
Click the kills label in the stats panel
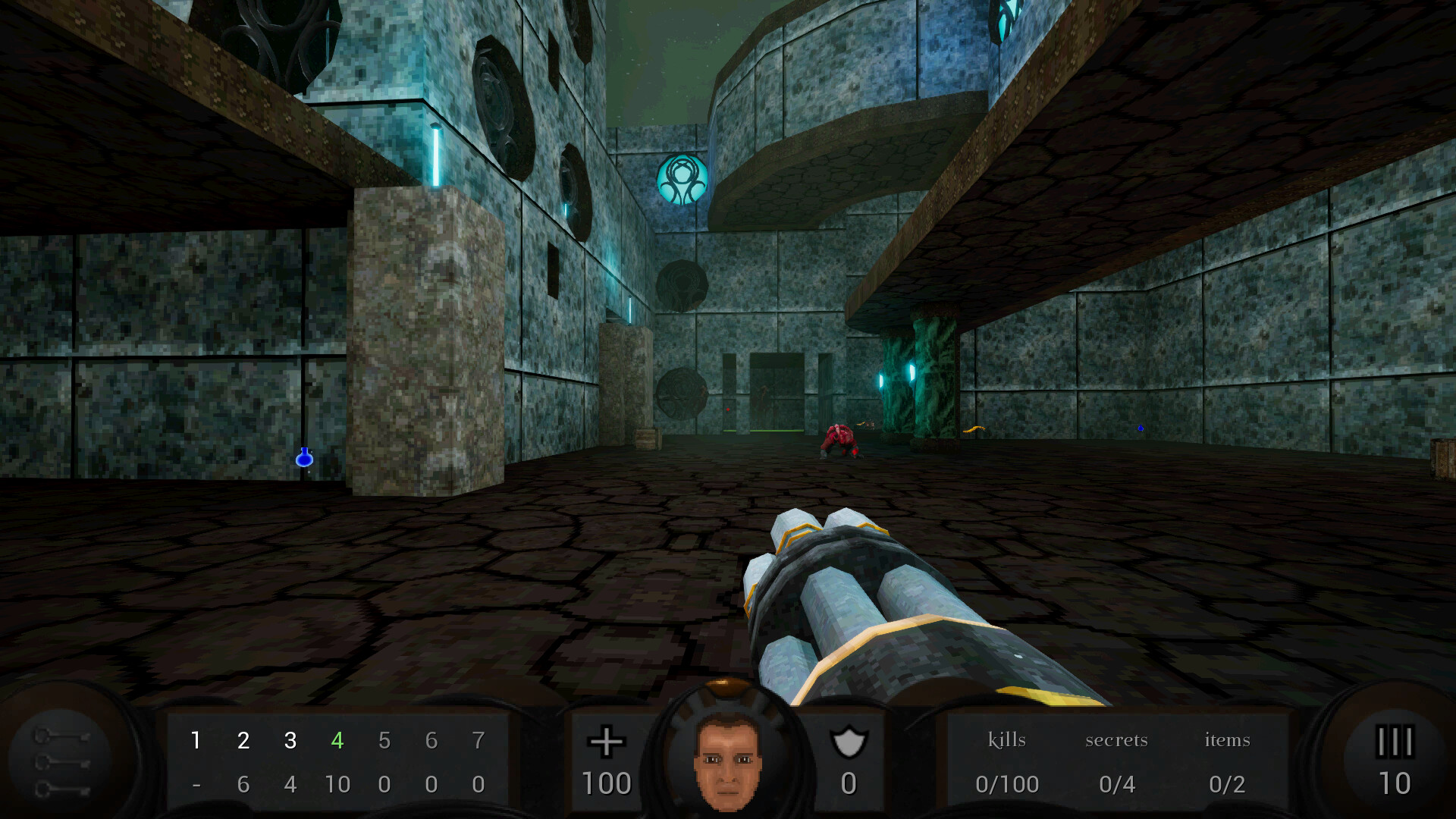tap(1007, 740)
